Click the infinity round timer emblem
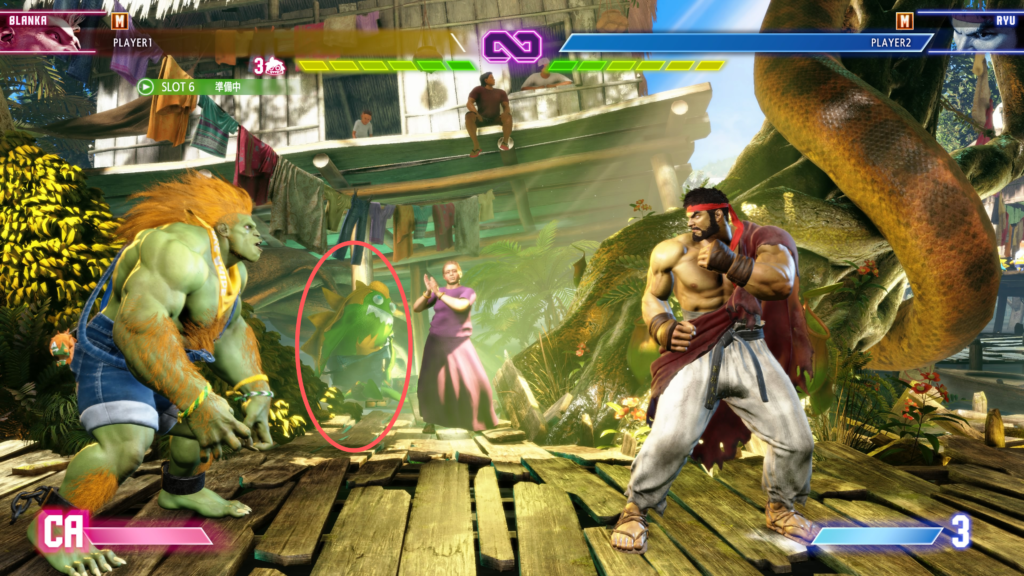The width and height of the screenshot is (1024, 576). [512, 45]
